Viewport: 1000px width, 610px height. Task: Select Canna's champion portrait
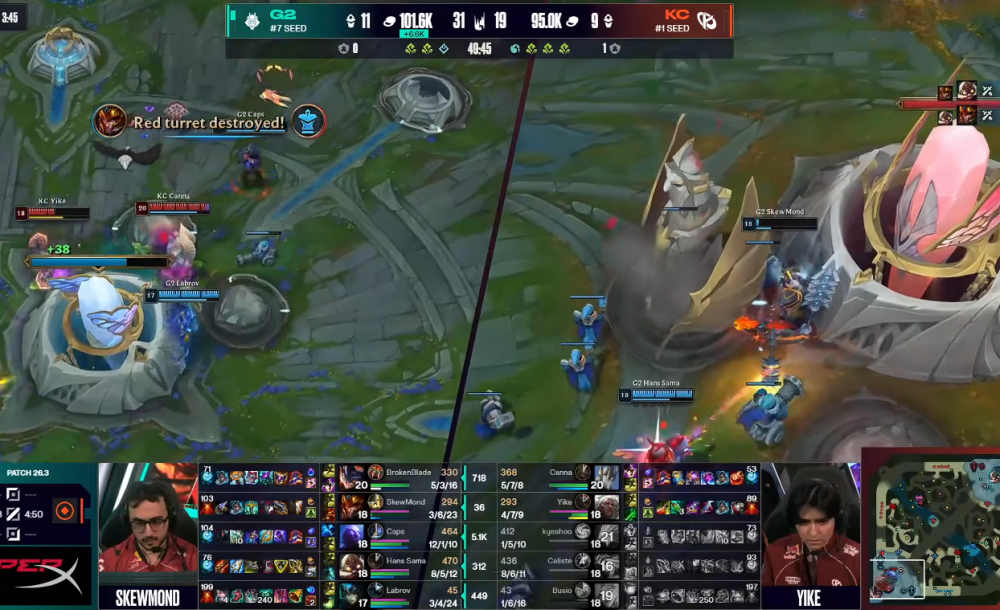pos(606,476)
